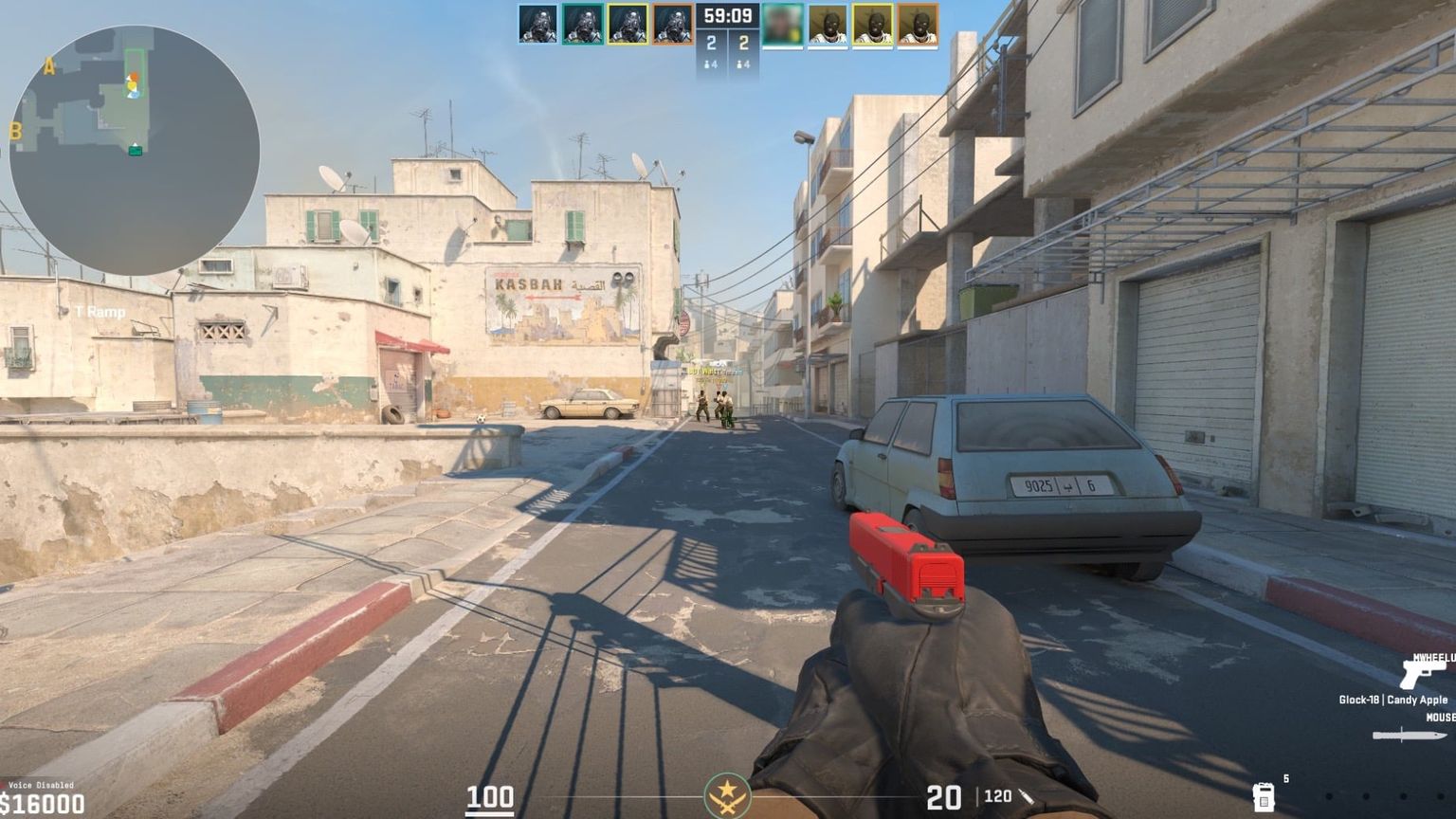Click the Terrorist crossed-swords emblem at bottom center
1456x819 pixels.
(728, 797)
